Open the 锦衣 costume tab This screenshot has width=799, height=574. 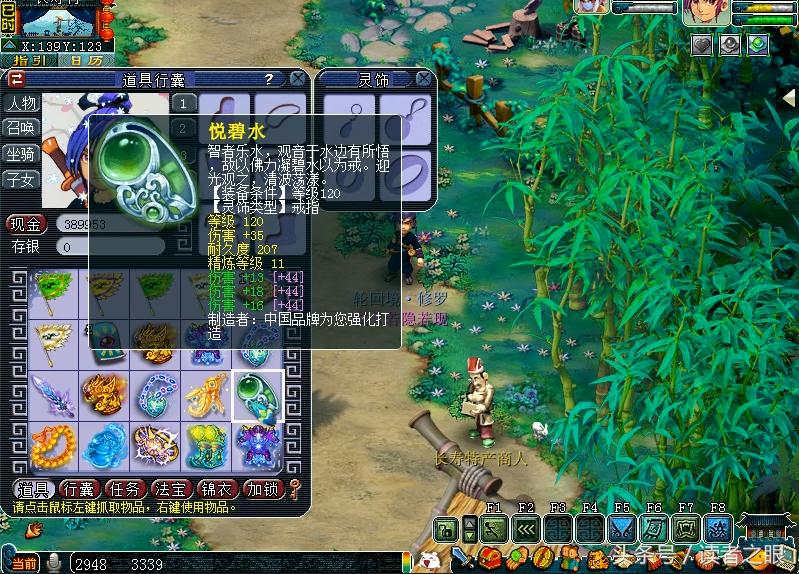pyautogui.click(x=218, y=489)
